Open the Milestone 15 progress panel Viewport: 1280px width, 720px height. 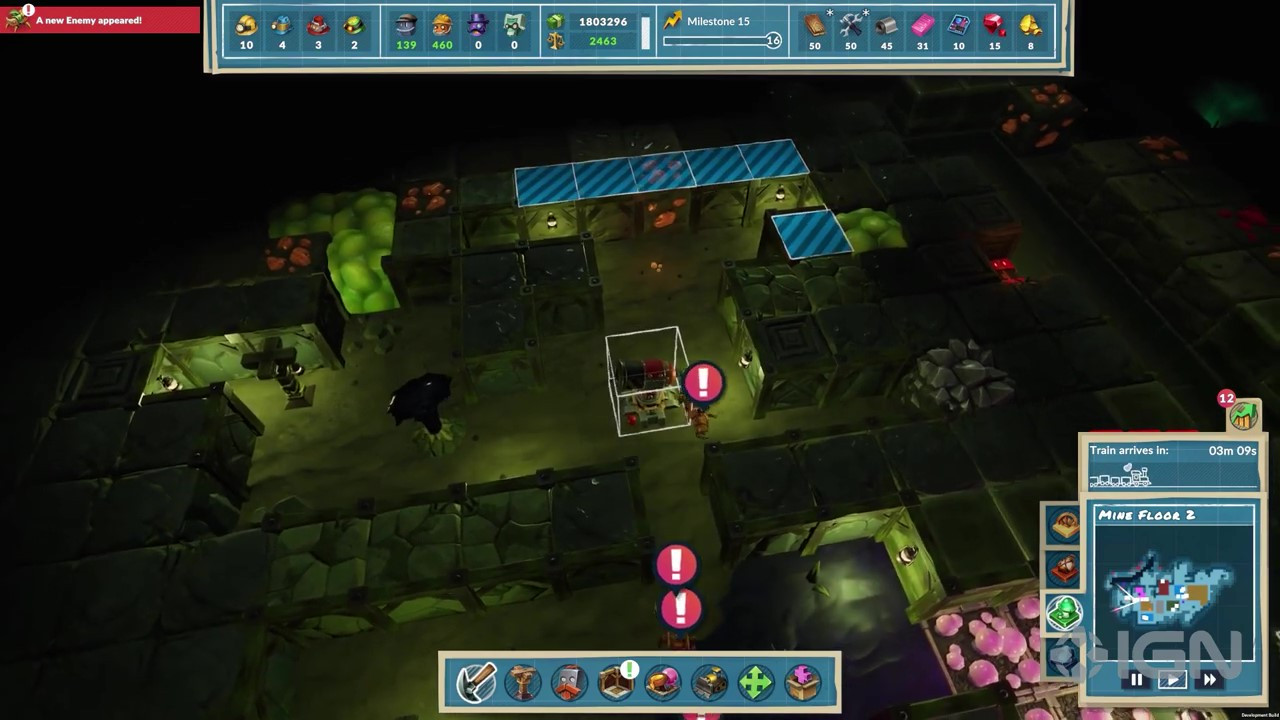[722, 30]
